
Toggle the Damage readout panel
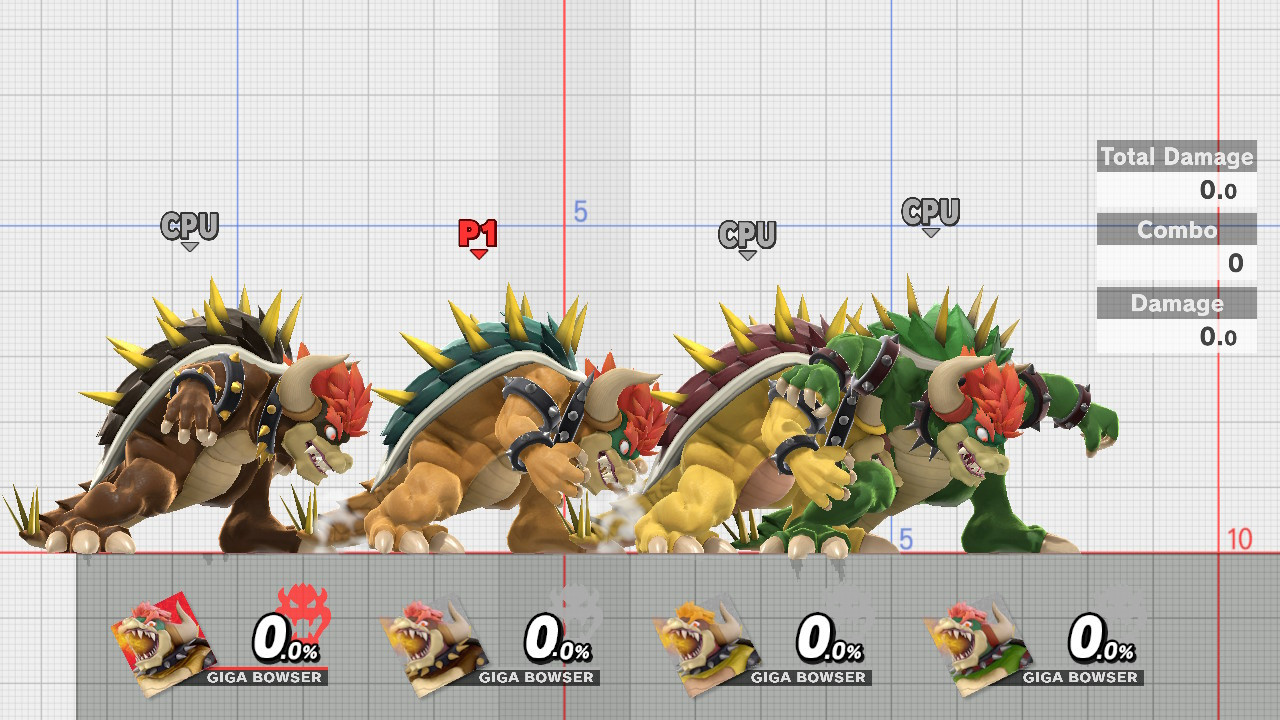click(x=1176, y=303)
